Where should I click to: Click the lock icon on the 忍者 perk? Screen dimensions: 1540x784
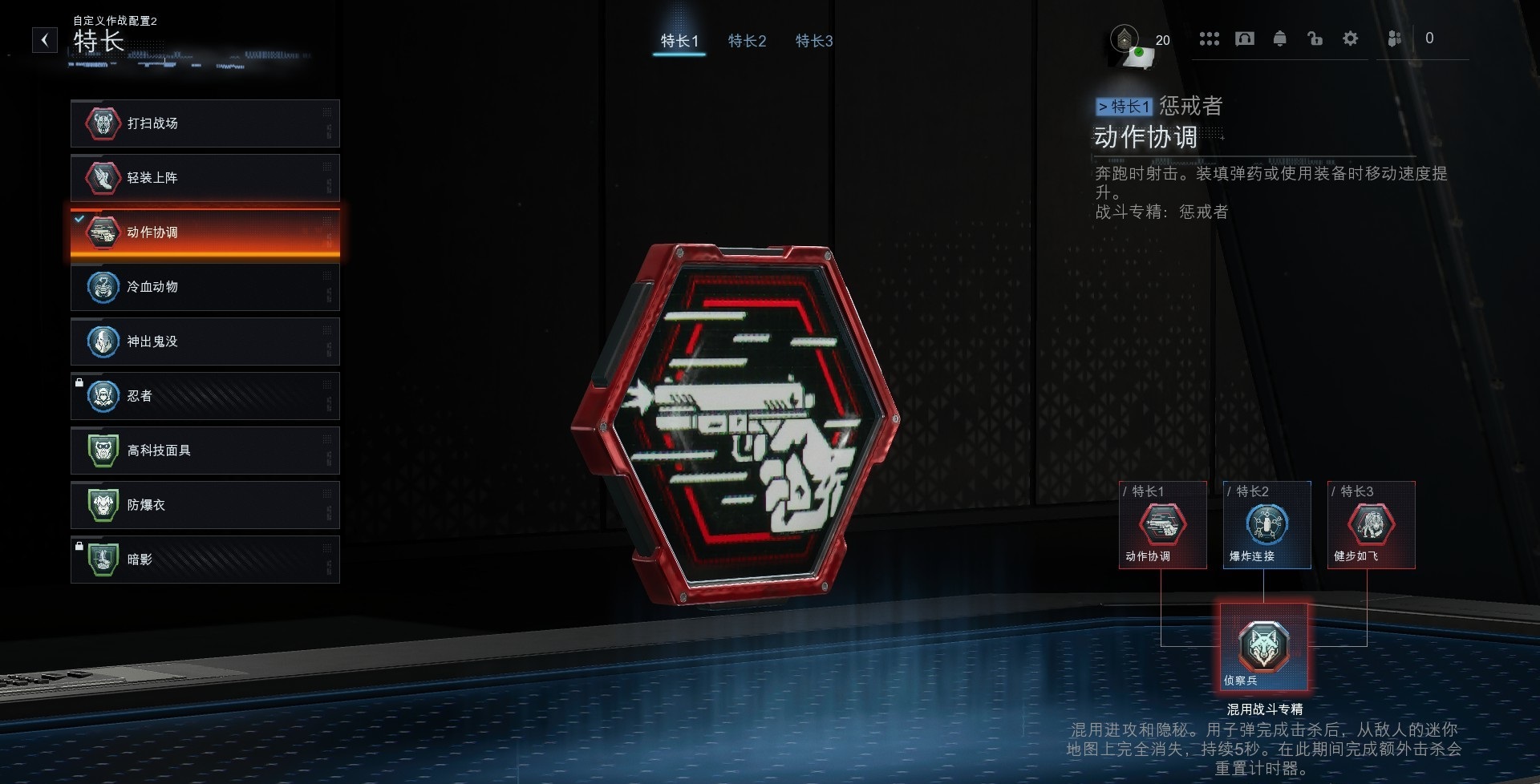pyautogui.click(x=79, y=384)
